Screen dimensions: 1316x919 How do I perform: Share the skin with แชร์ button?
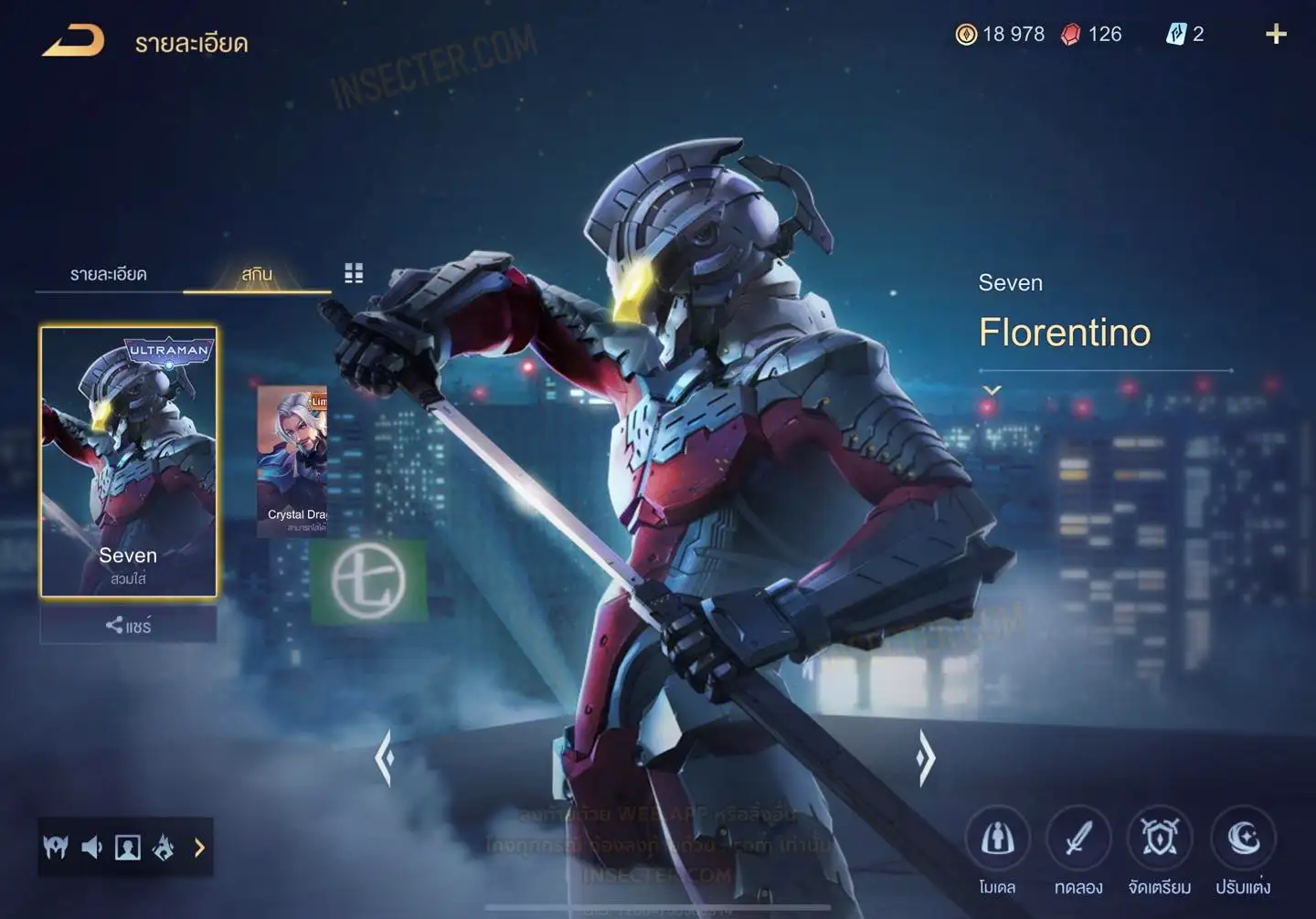click(128, 626)
